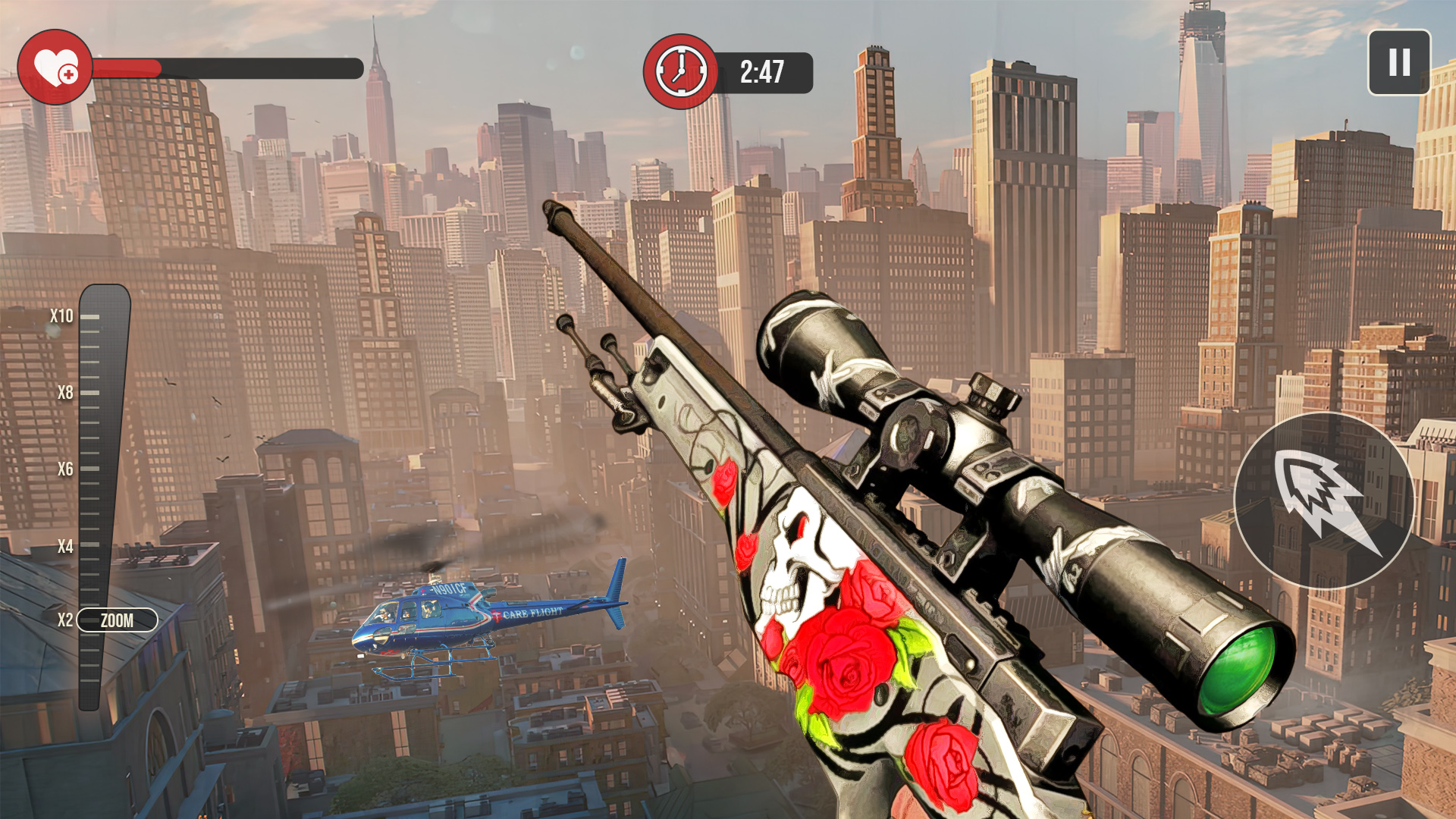
Task: Choose X8 on the zoom scale
Action: tap(64, 393)
